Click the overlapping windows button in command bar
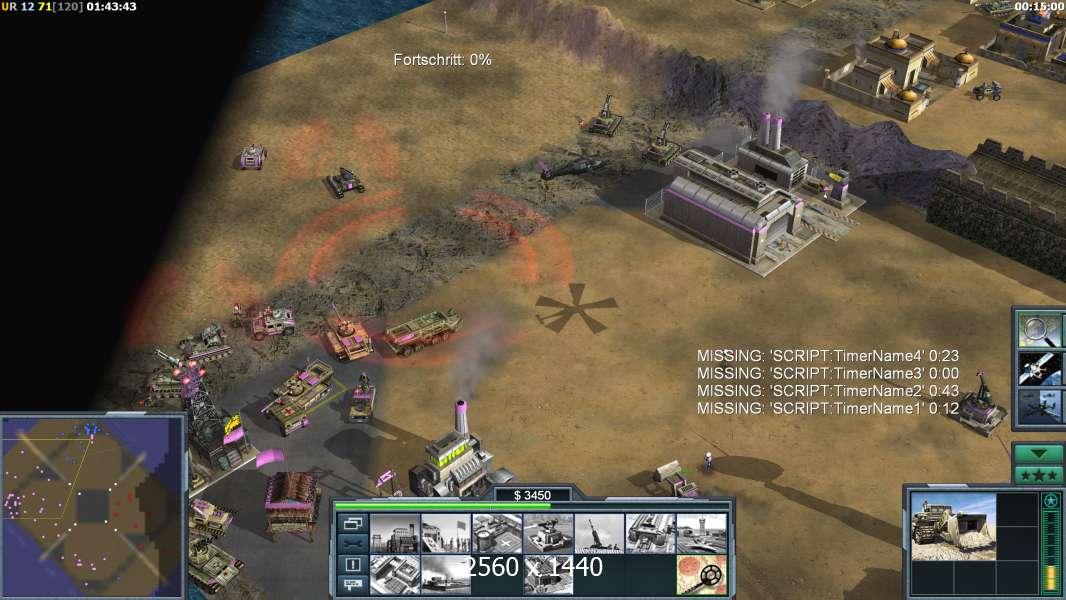The height and width of the screenshot is (600, 1066). click(x=352, y=523)
